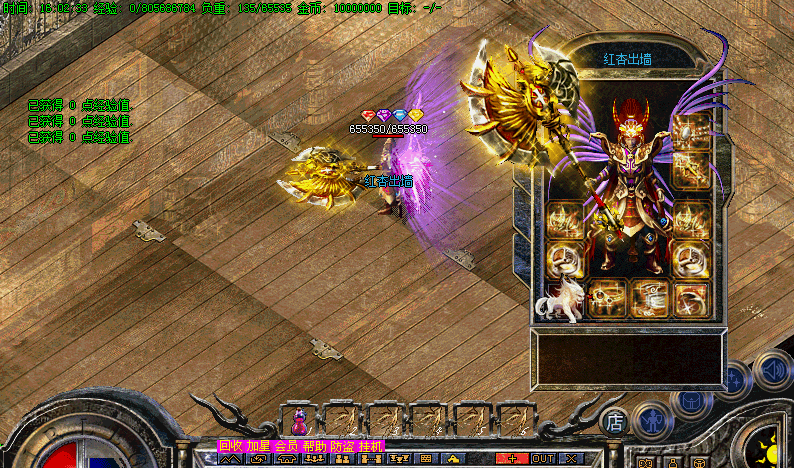
Task: Select the white beast pet icon in the equipment panel
Action: tap(559, 304)
